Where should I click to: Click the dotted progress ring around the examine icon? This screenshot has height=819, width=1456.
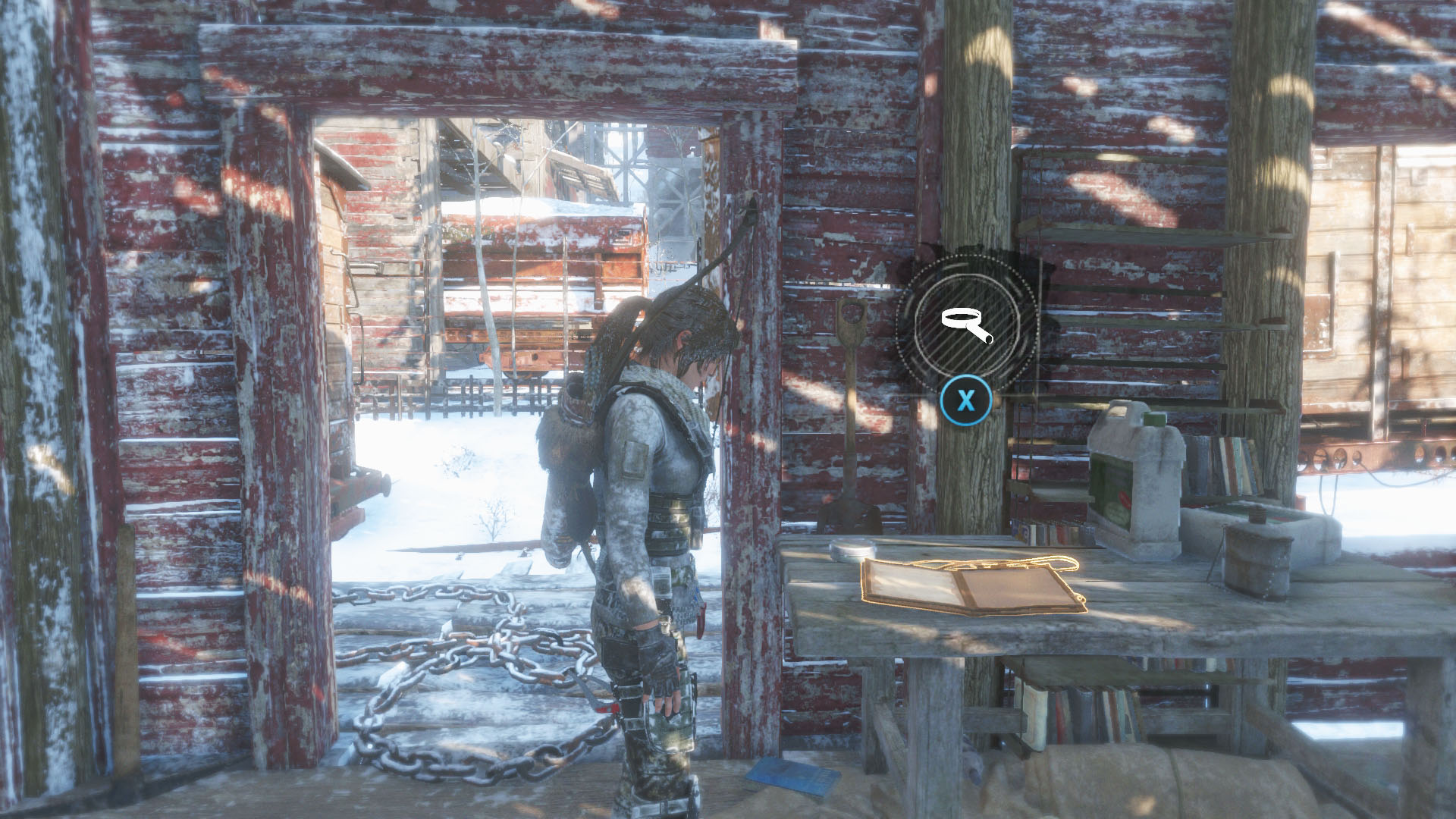pos(963,258)
